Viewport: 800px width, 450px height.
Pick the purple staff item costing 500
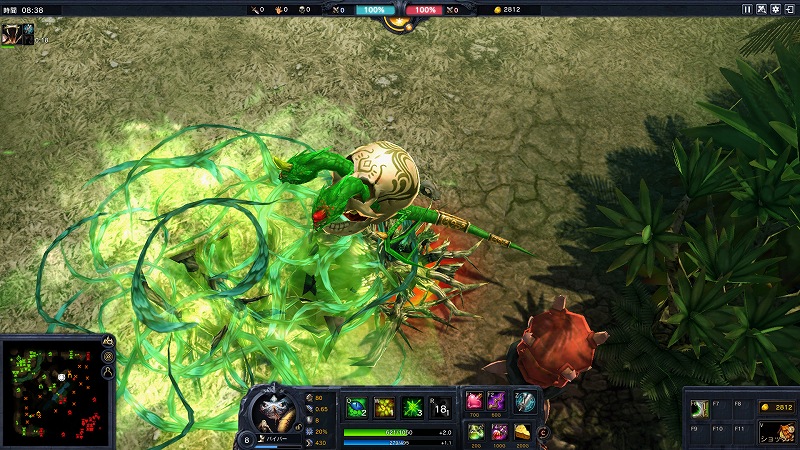pyautogui.click(x=497, y=401)
